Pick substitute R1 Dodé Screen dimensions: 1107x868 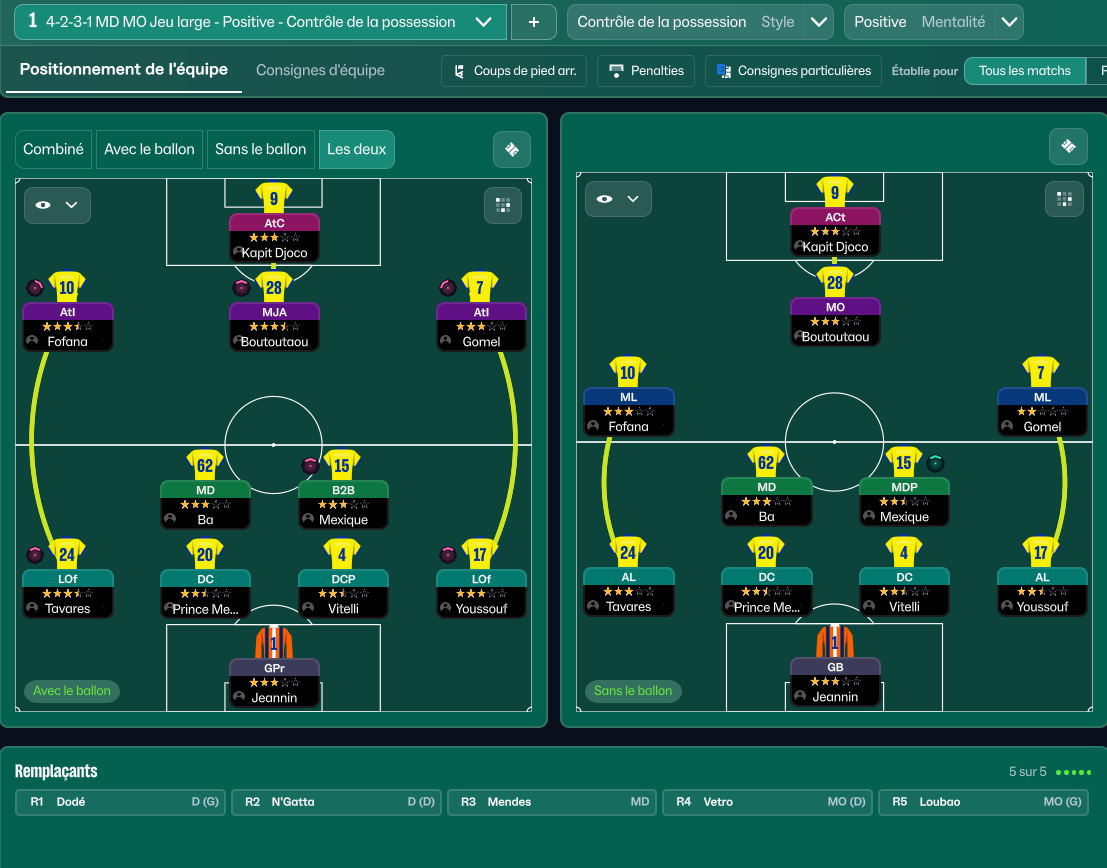tap(122, 802)
